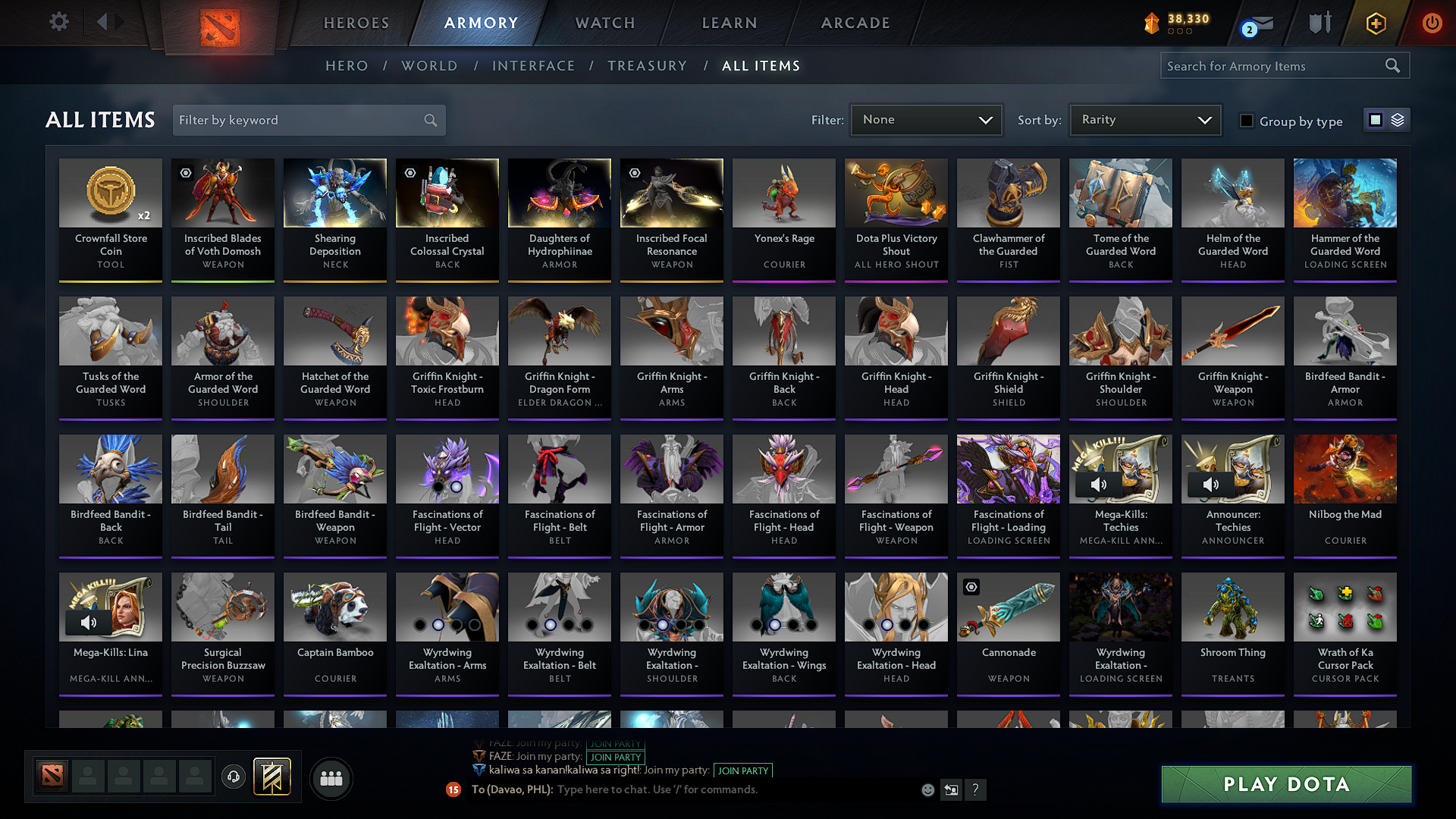Enable the Group by type checkbox

[x=1247, y=121]
